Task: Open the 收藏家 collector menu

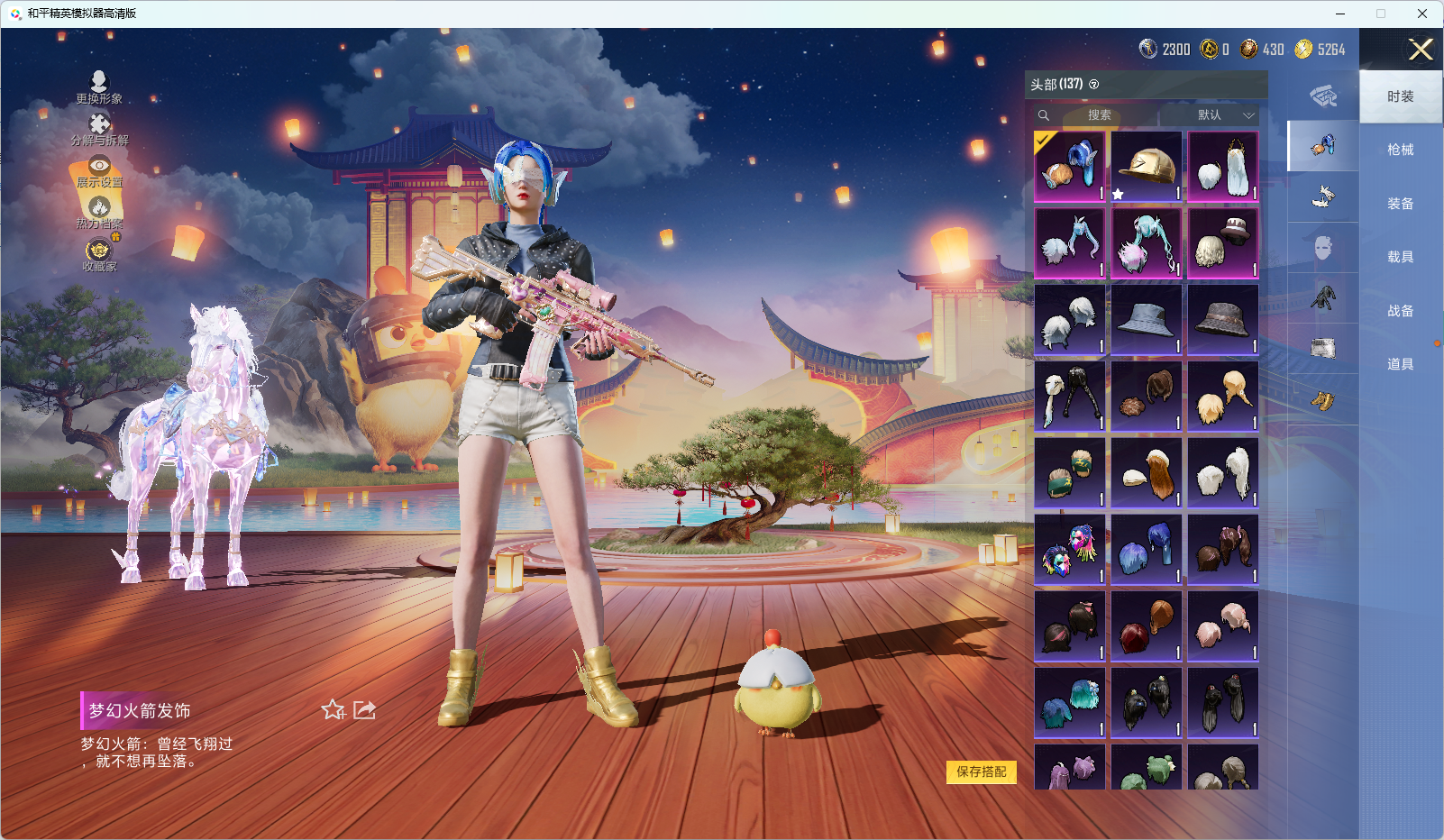Action: pos(99,255)
